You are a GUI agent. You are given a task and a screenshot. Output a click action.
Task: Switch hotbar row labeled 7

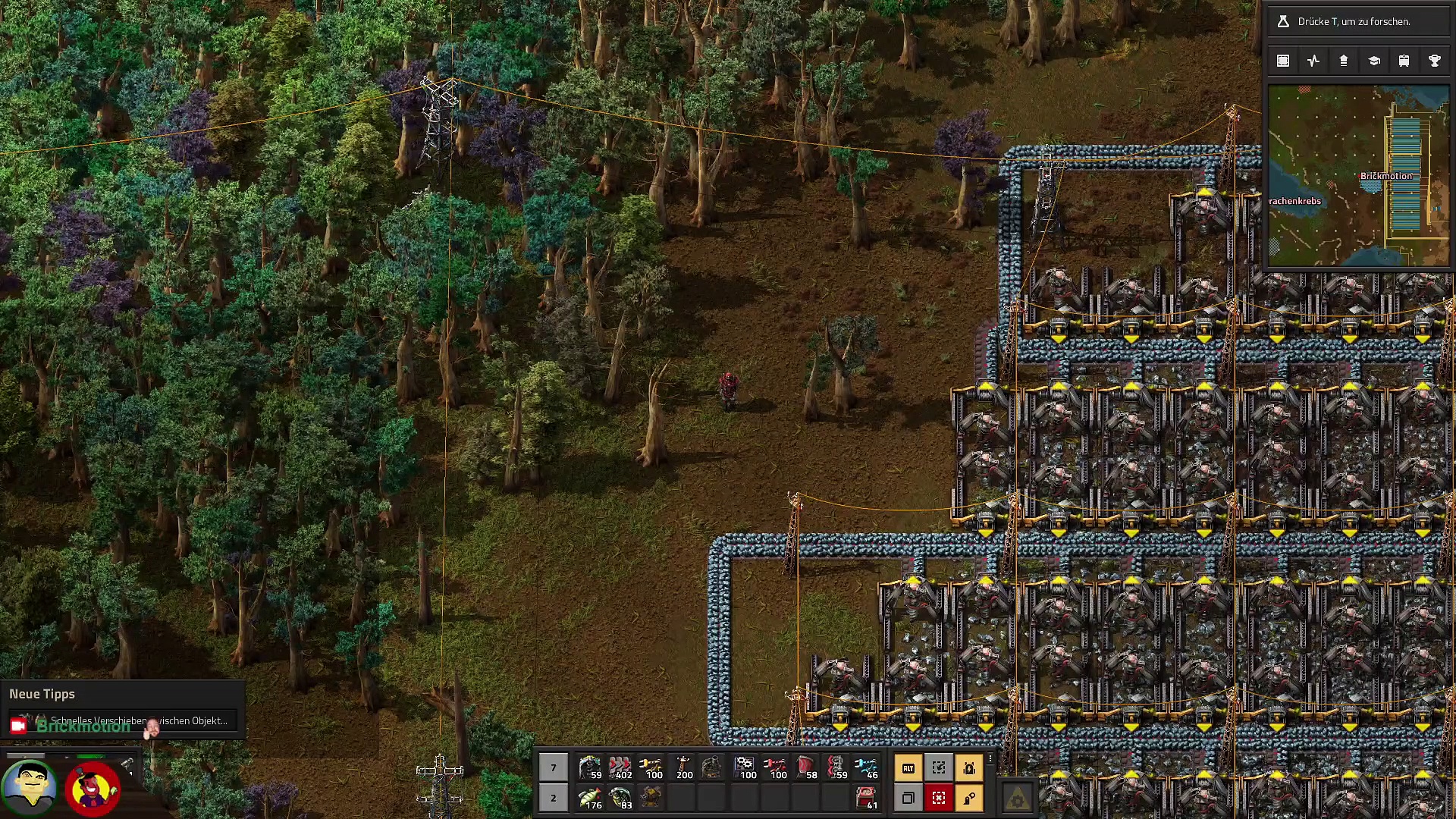554,767
